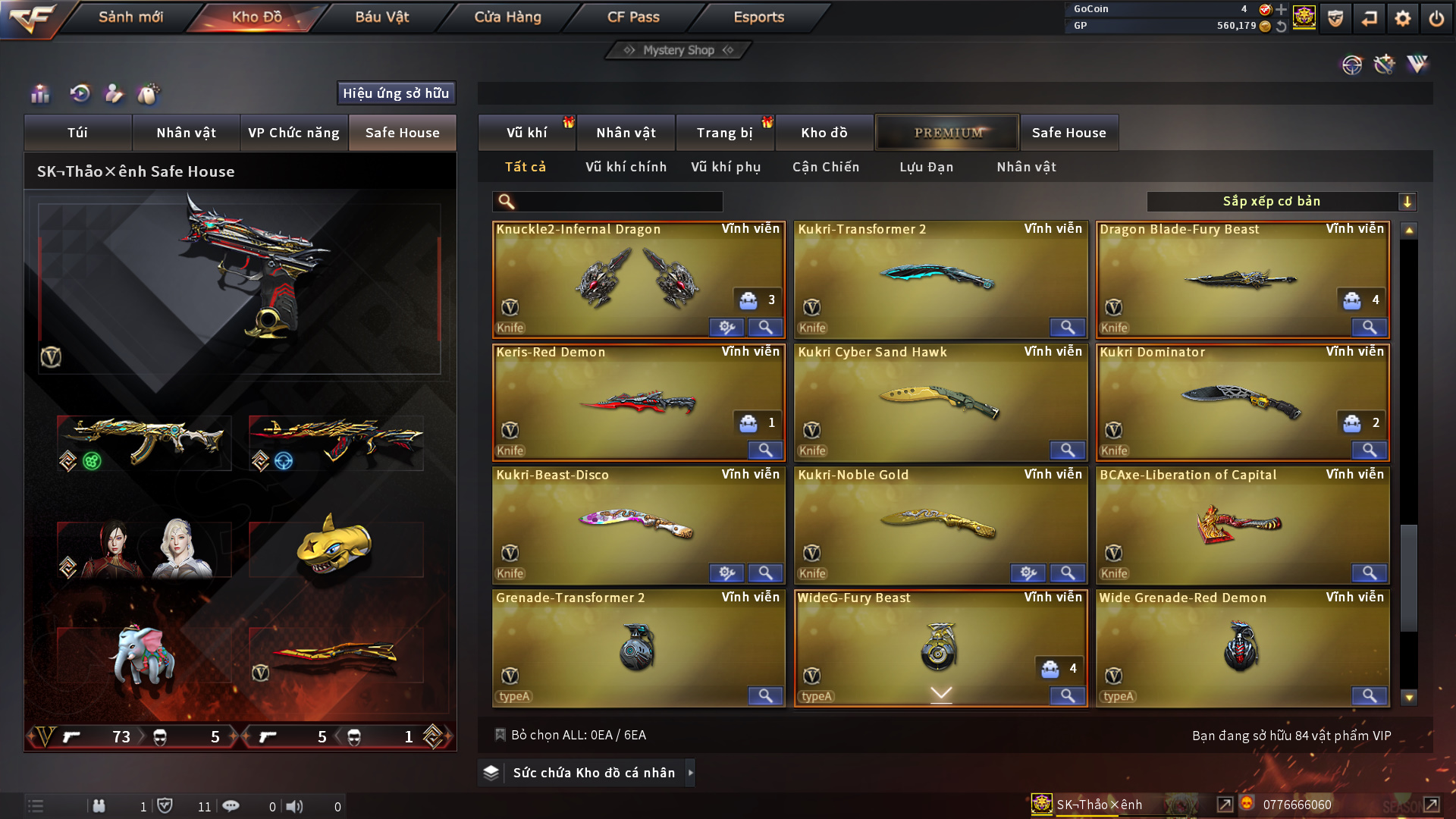Filter by Cận Chiến category
Image resolution: width=1456 pixels, height=819 pixels.
826,167
